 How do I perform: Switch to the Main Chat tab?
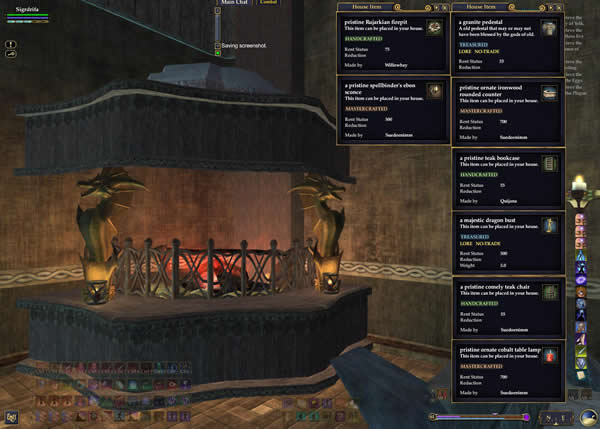236,3
